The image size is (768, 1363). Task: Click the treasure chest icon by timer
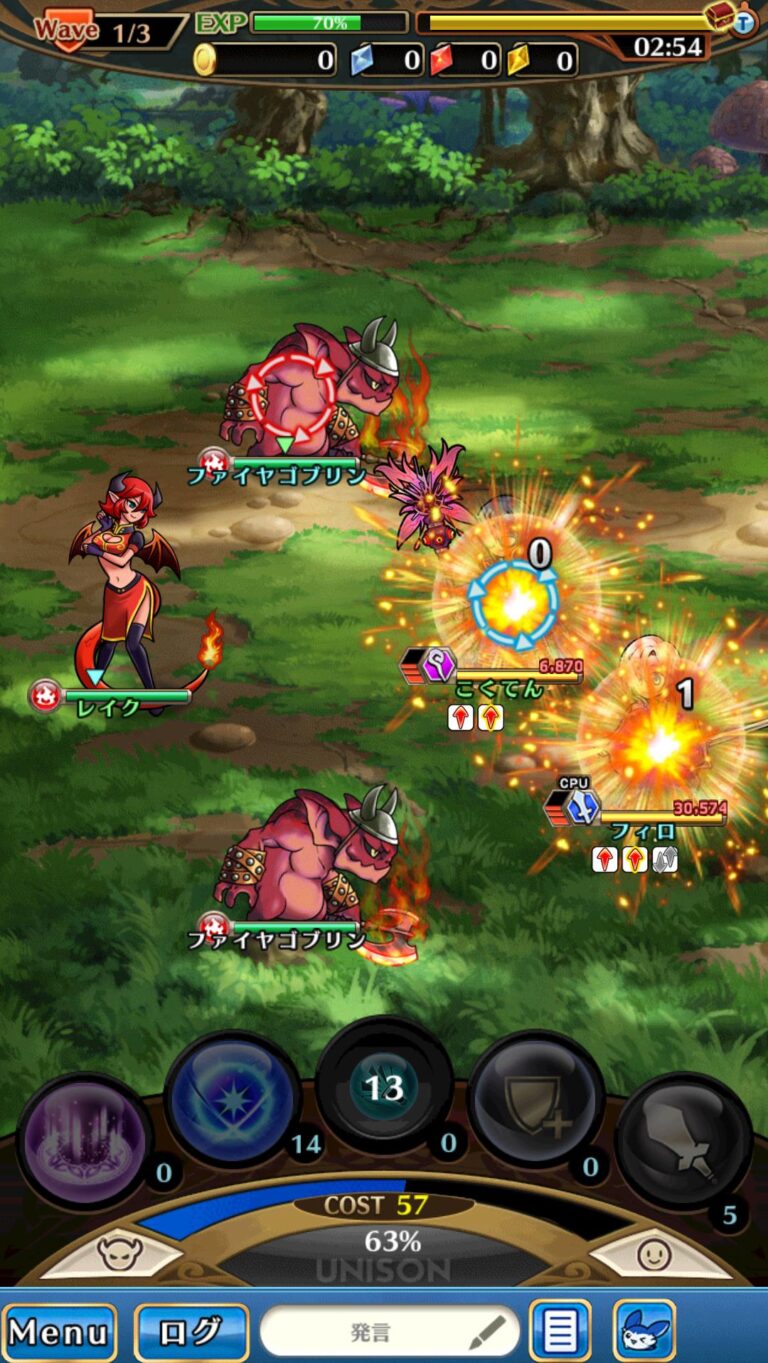[720, 16]
